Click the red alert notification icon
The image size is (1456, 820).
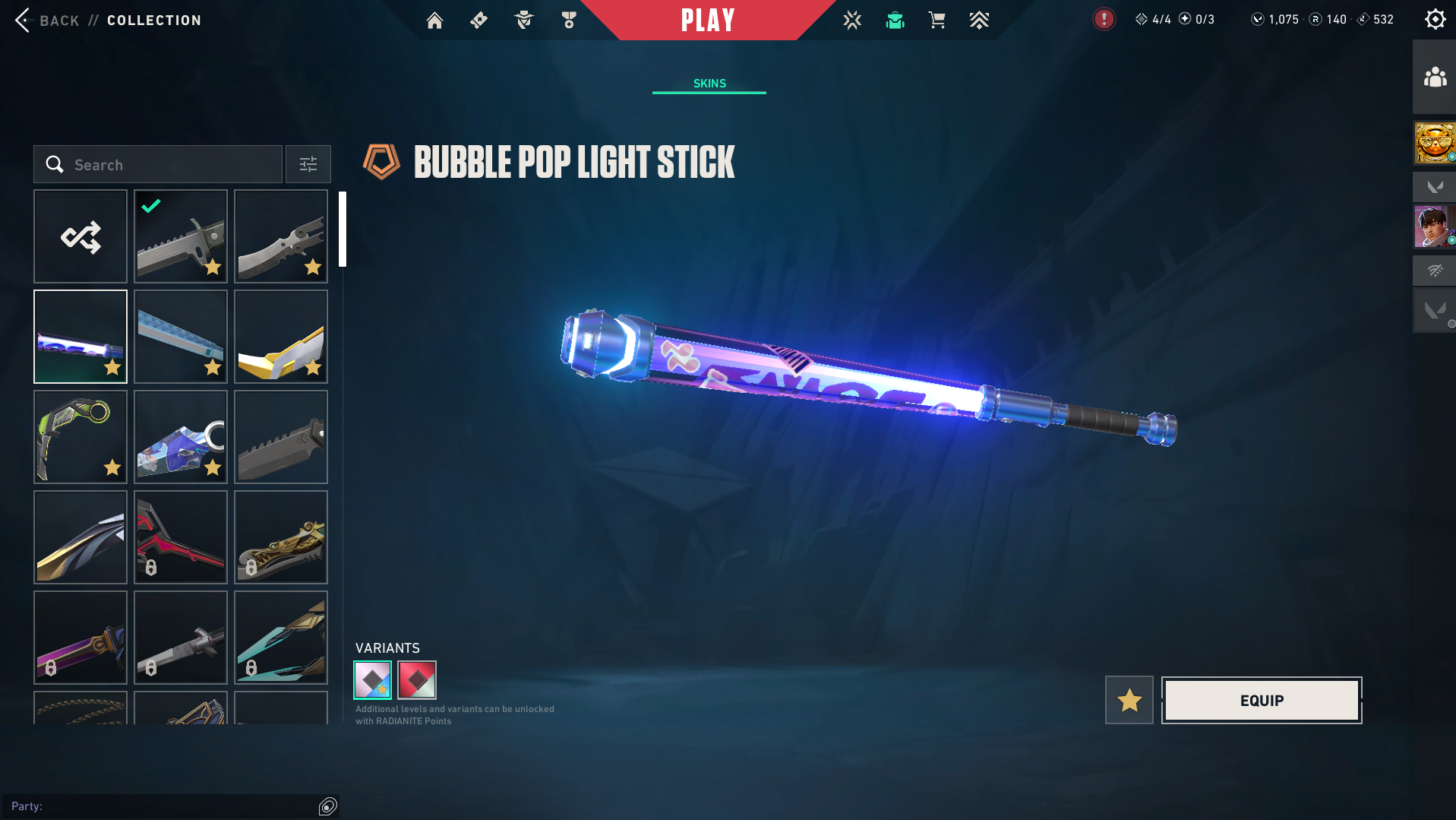pos(1104,19)
